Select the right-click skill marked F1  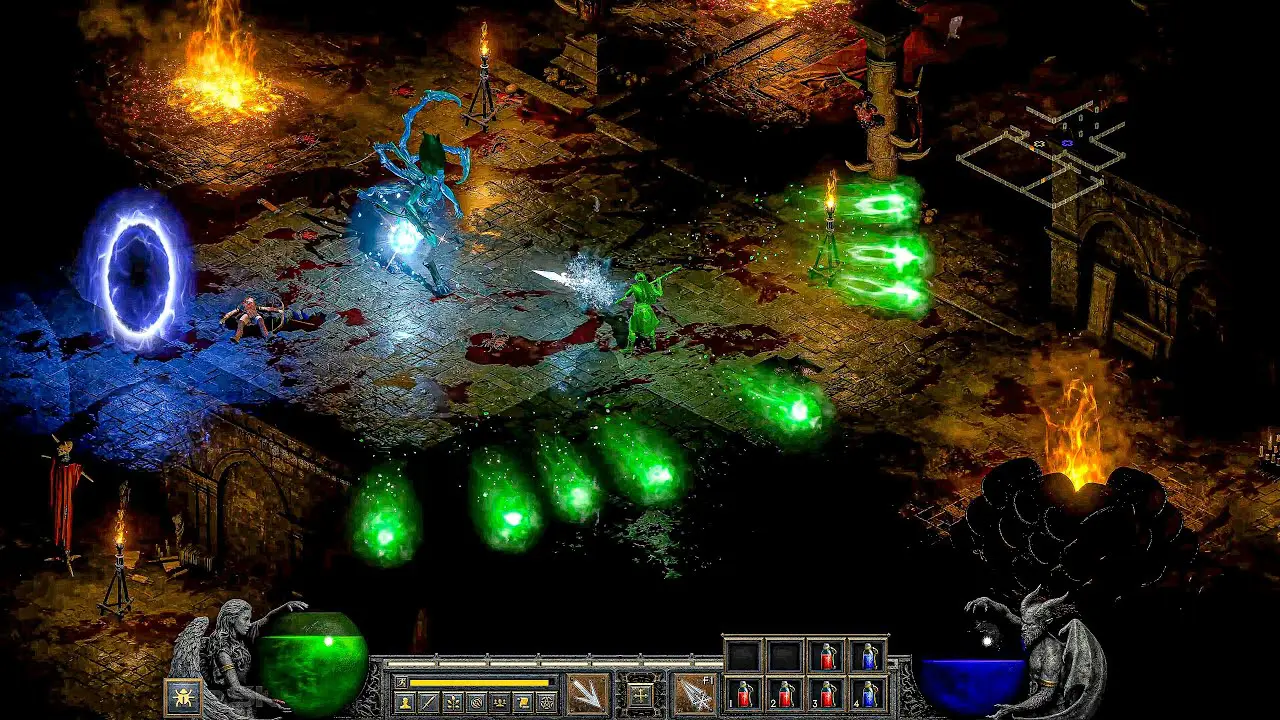(x=694, y=694)
